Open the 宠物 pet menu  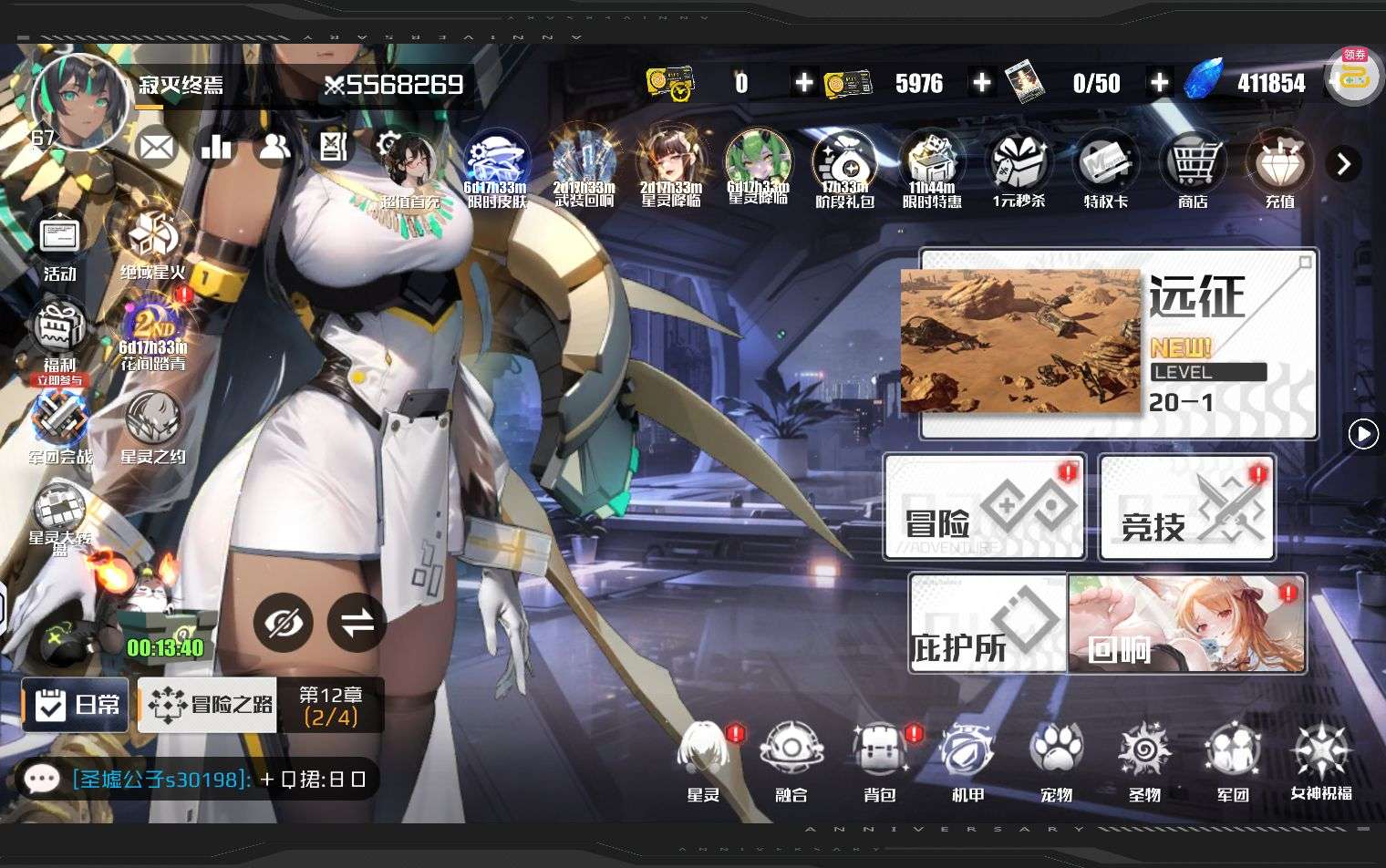tap(1056, 760)
